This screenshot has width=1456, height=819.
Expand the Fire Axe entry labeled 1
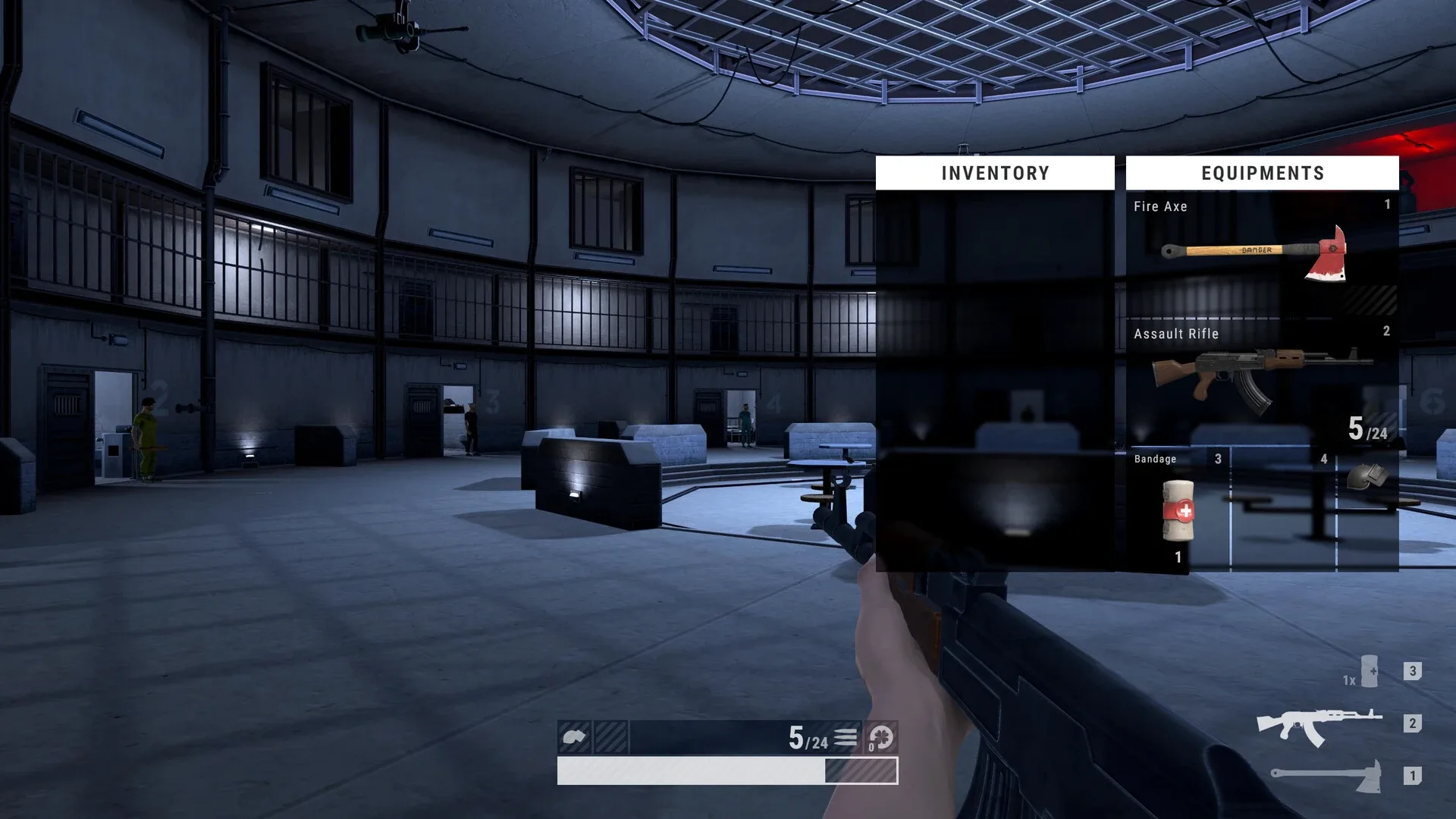pyautogui.click(x=1387, y=204)
